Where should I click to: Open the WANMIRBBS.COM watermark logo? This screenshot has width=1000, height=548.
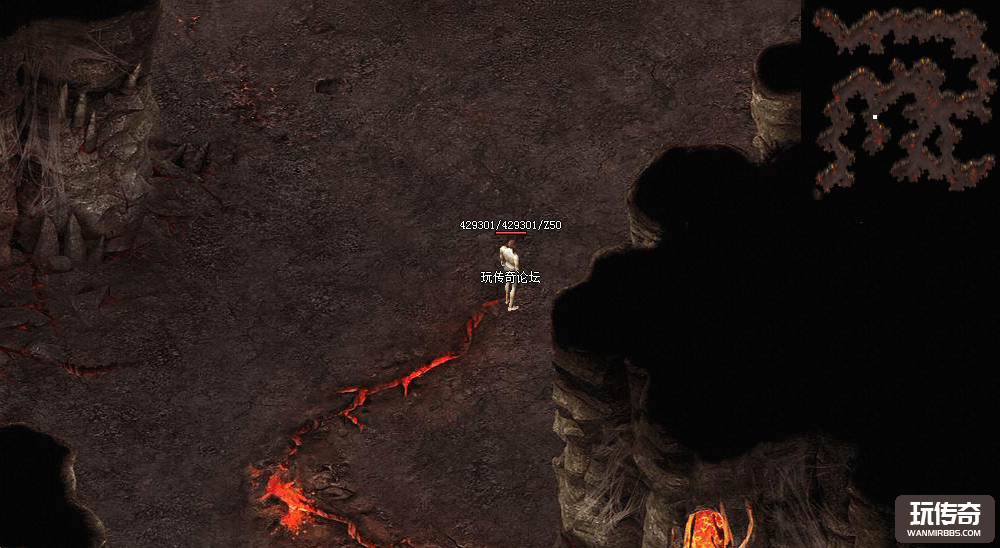pos(944,518)
